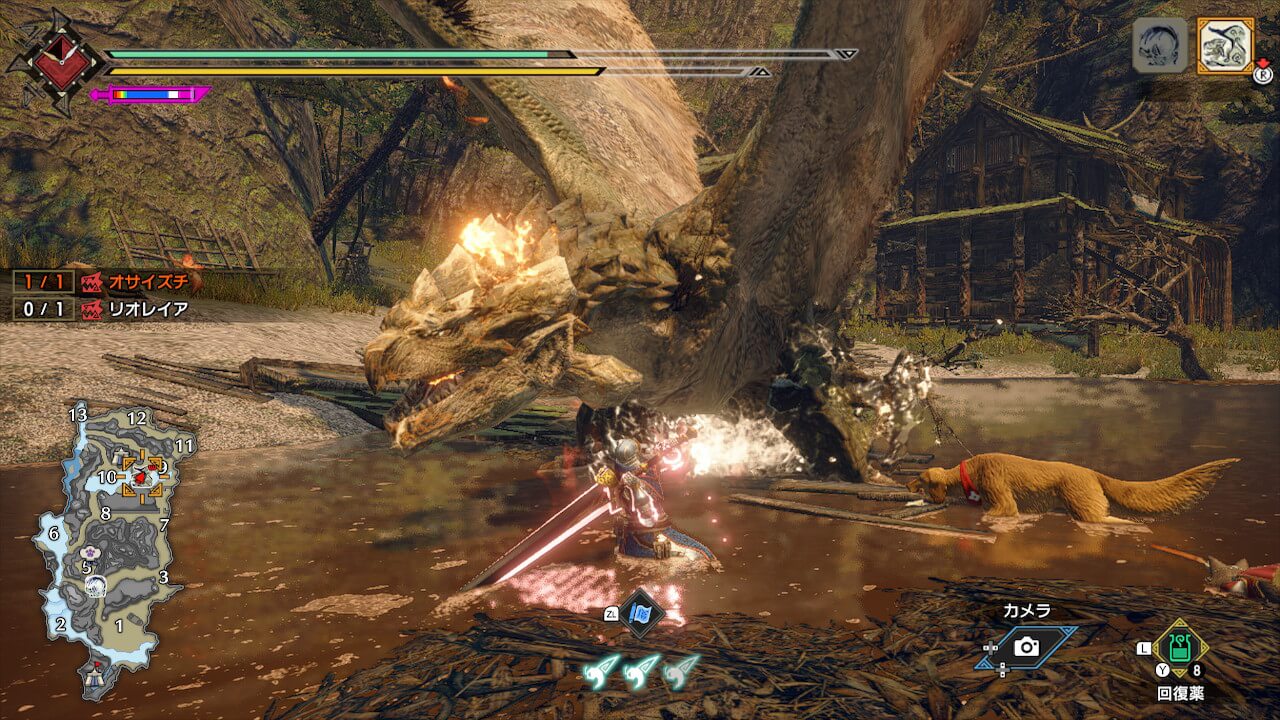The width and height of the screenshot is (1280, 720).
Task: Click the greyed-out Palico buddy icon
Action: [1160, 45]
